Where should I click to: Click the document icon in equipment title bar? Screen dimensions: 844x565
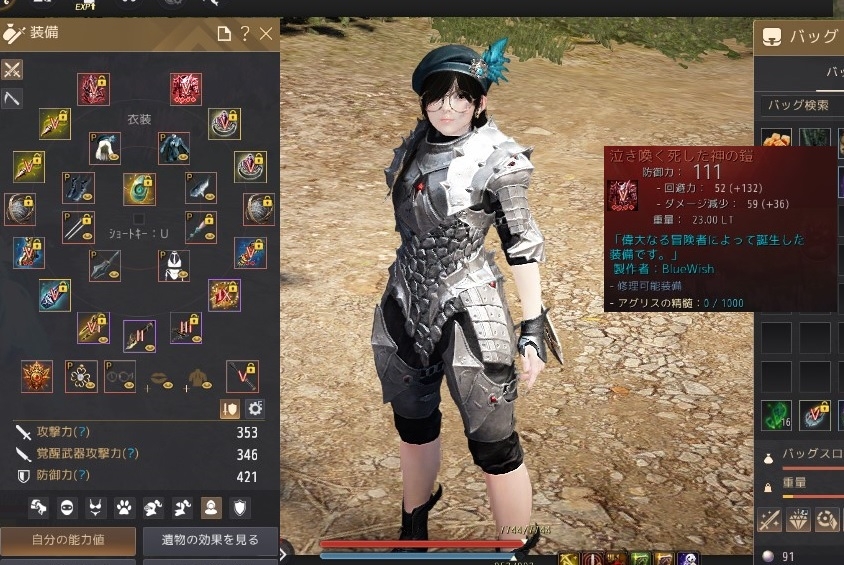tap(224, 34)
